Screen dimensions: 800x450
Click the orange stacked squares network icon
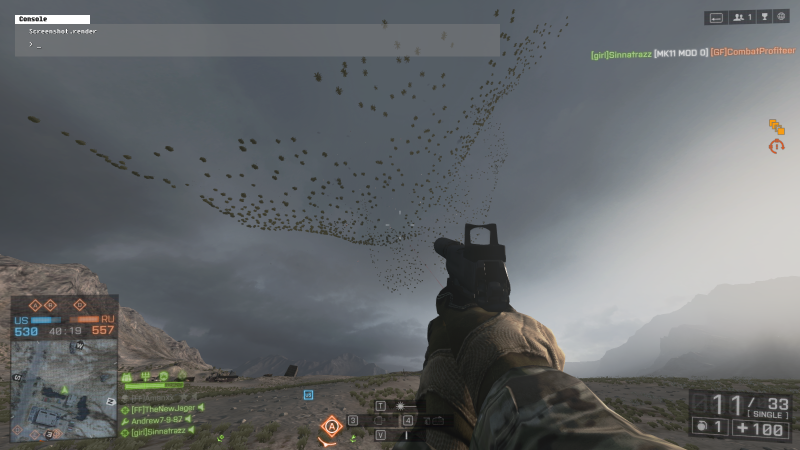(x=776, y=126)
